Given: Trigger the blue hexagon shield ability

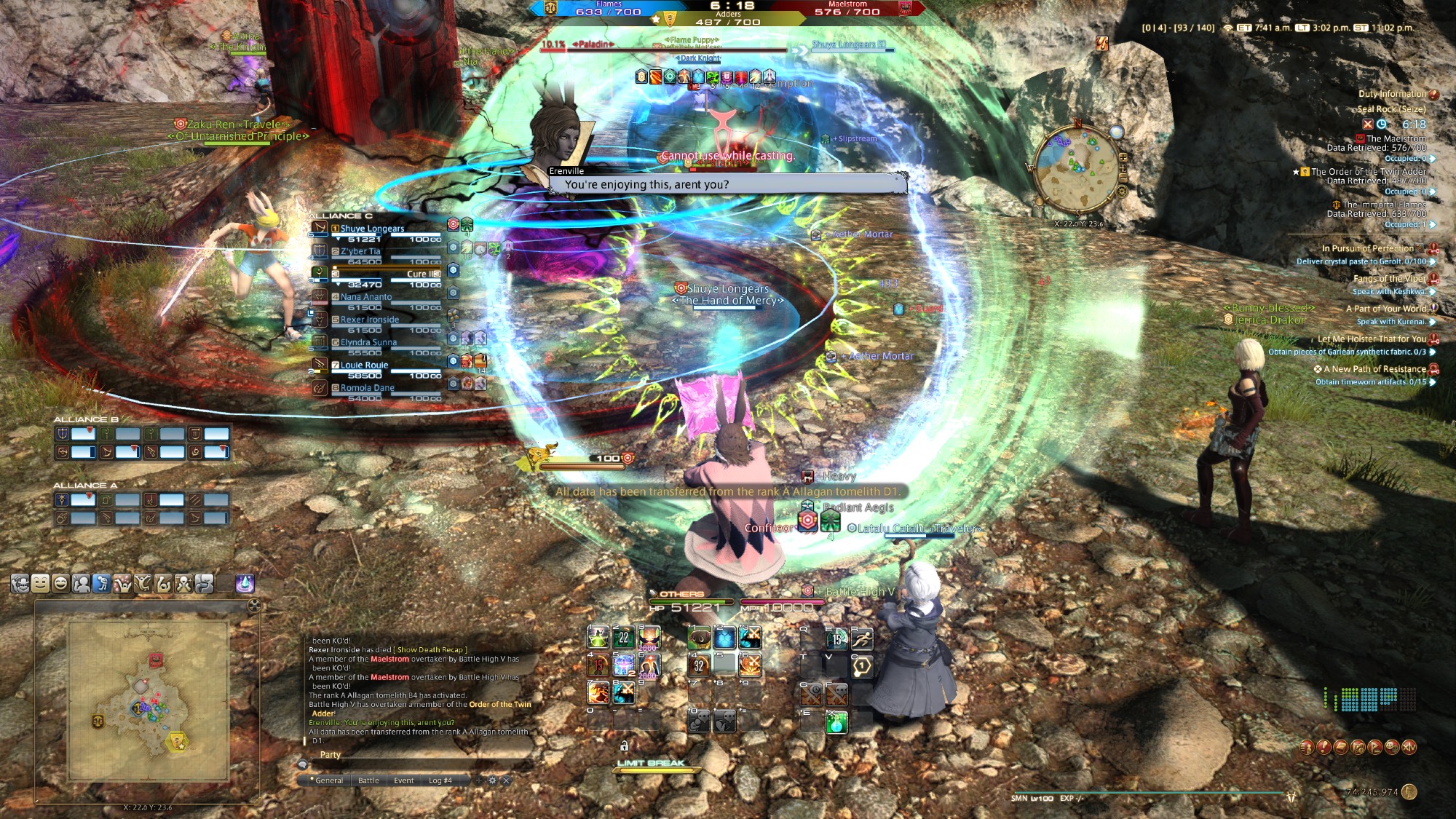Looking at the screenshot, I should click(x=724, y=638).
